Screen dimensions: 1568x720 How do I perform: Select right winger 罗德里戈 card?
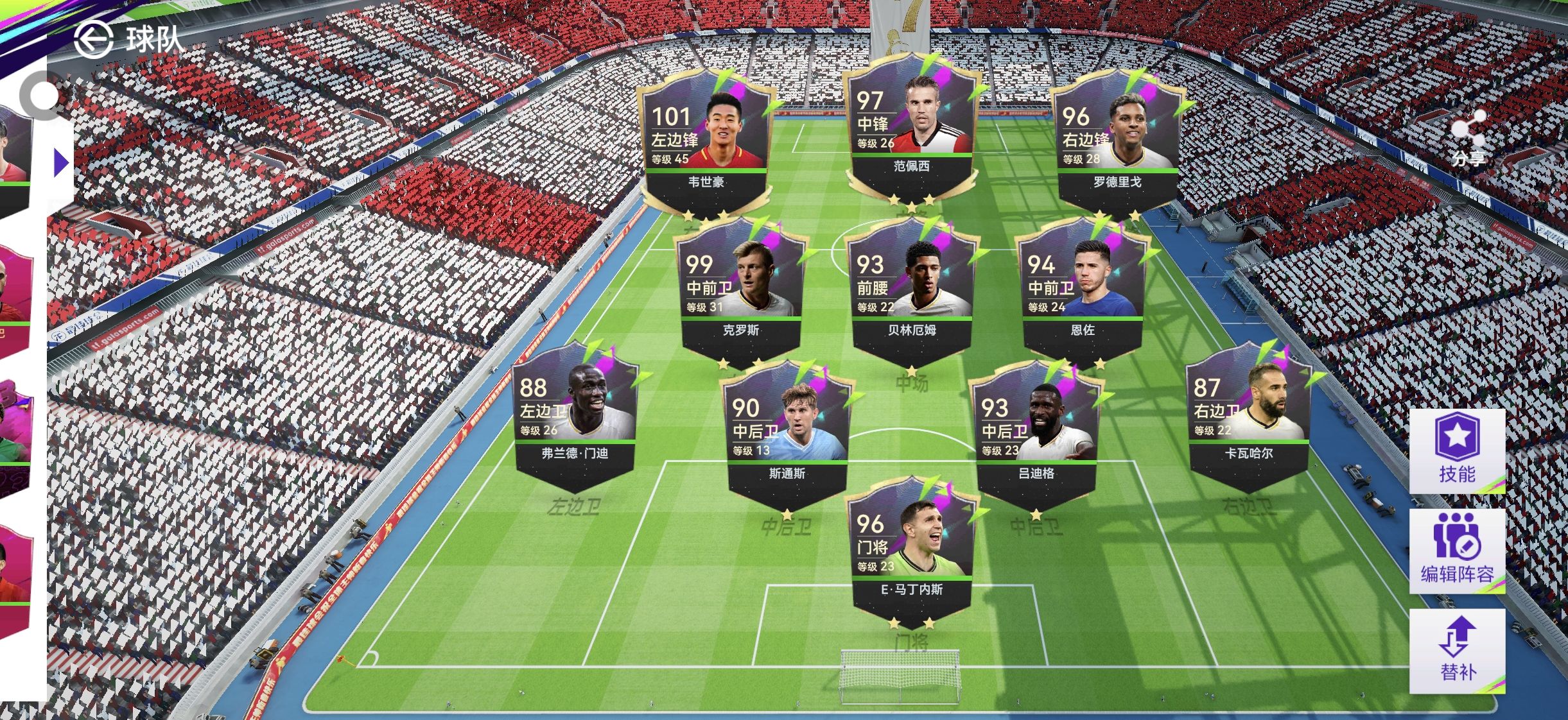tap(1117, 141)
